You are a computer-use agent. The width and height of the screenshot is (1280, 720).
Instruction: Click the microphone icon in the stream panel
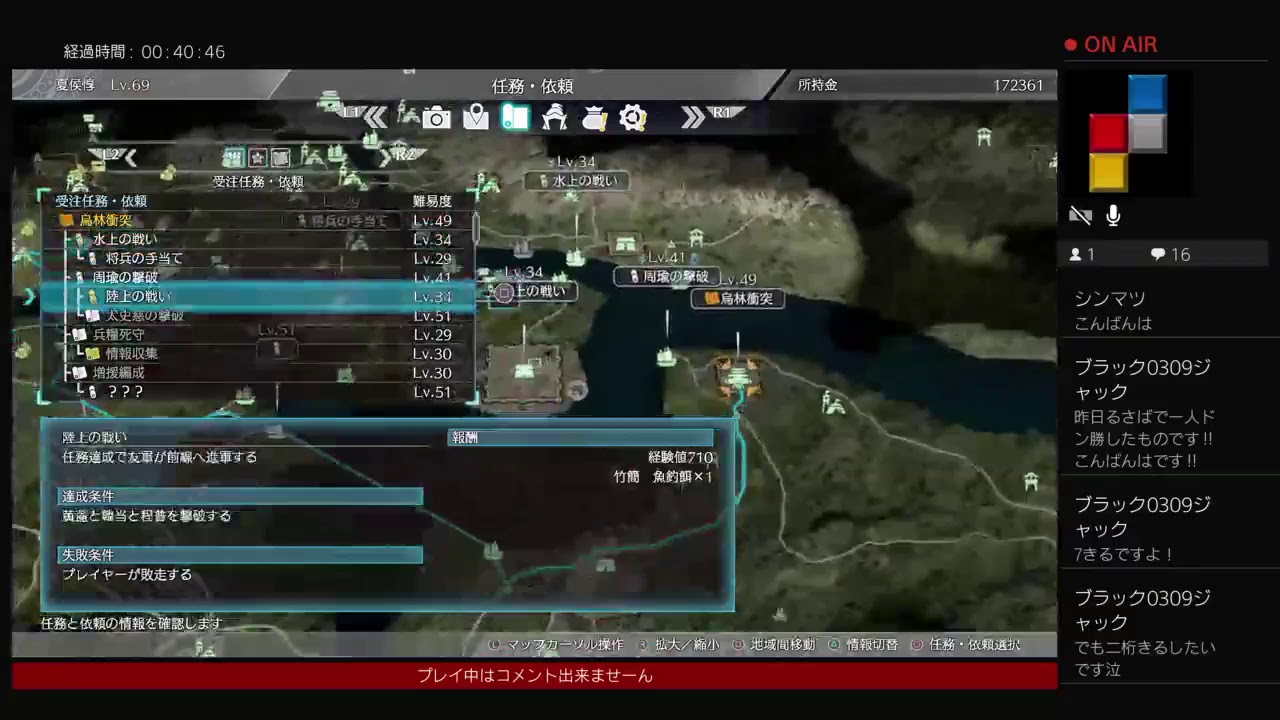tap(1112, 215)
